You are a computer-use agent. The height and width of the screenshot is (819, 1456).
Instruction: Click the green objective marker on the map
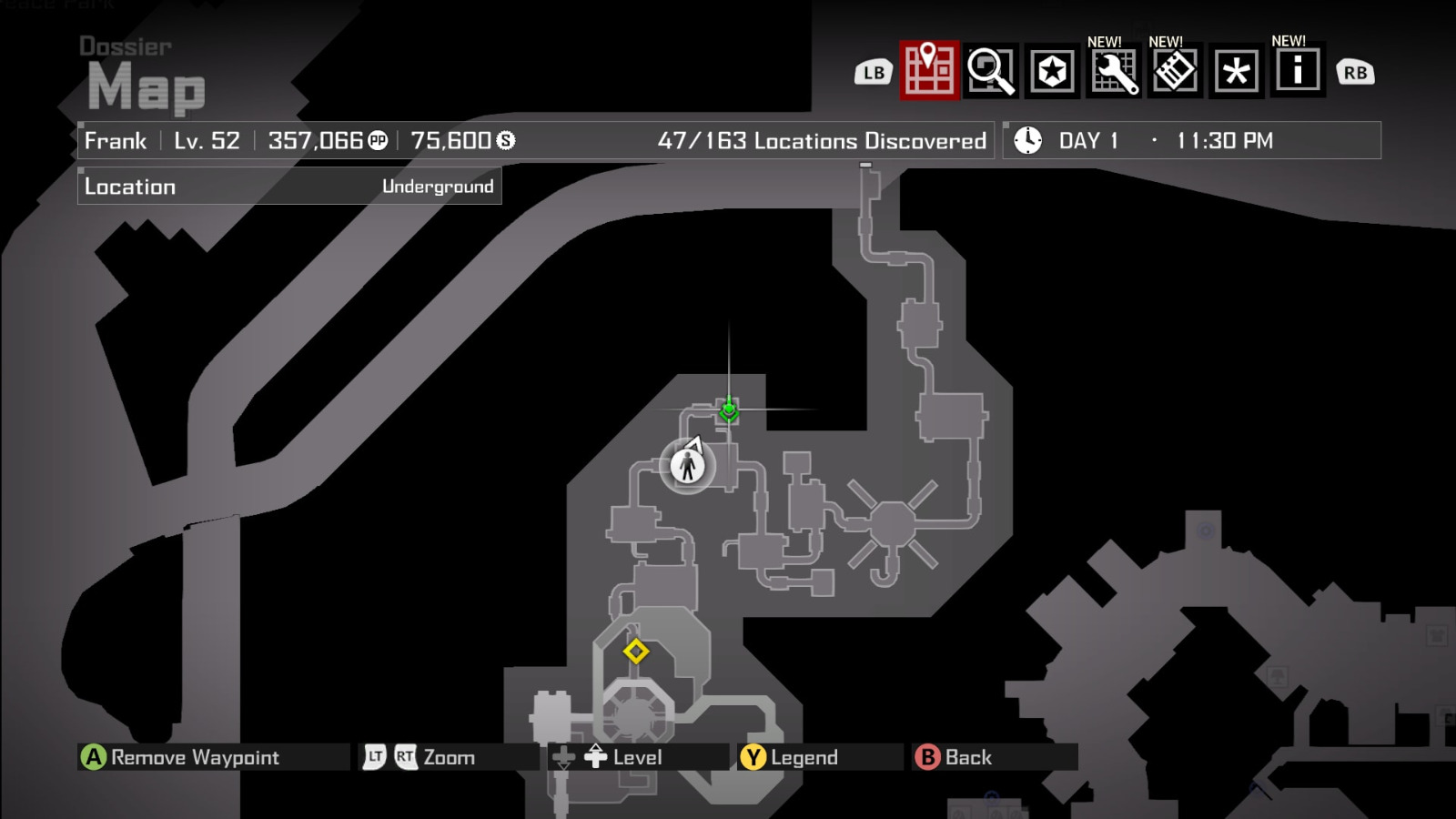(729, 409)
